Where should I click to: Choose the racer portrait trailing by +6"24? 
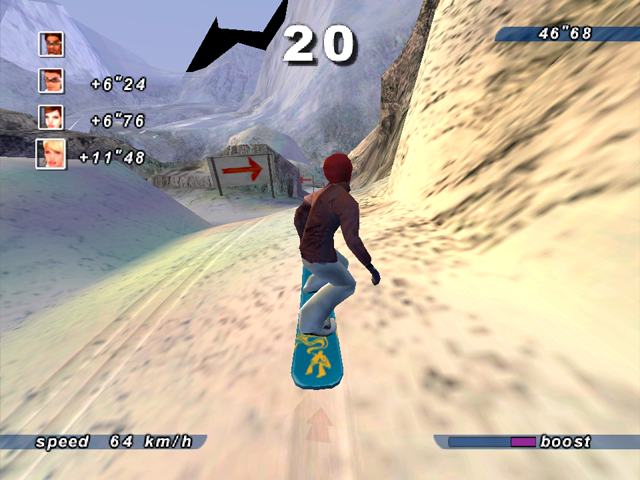(51, 81)
